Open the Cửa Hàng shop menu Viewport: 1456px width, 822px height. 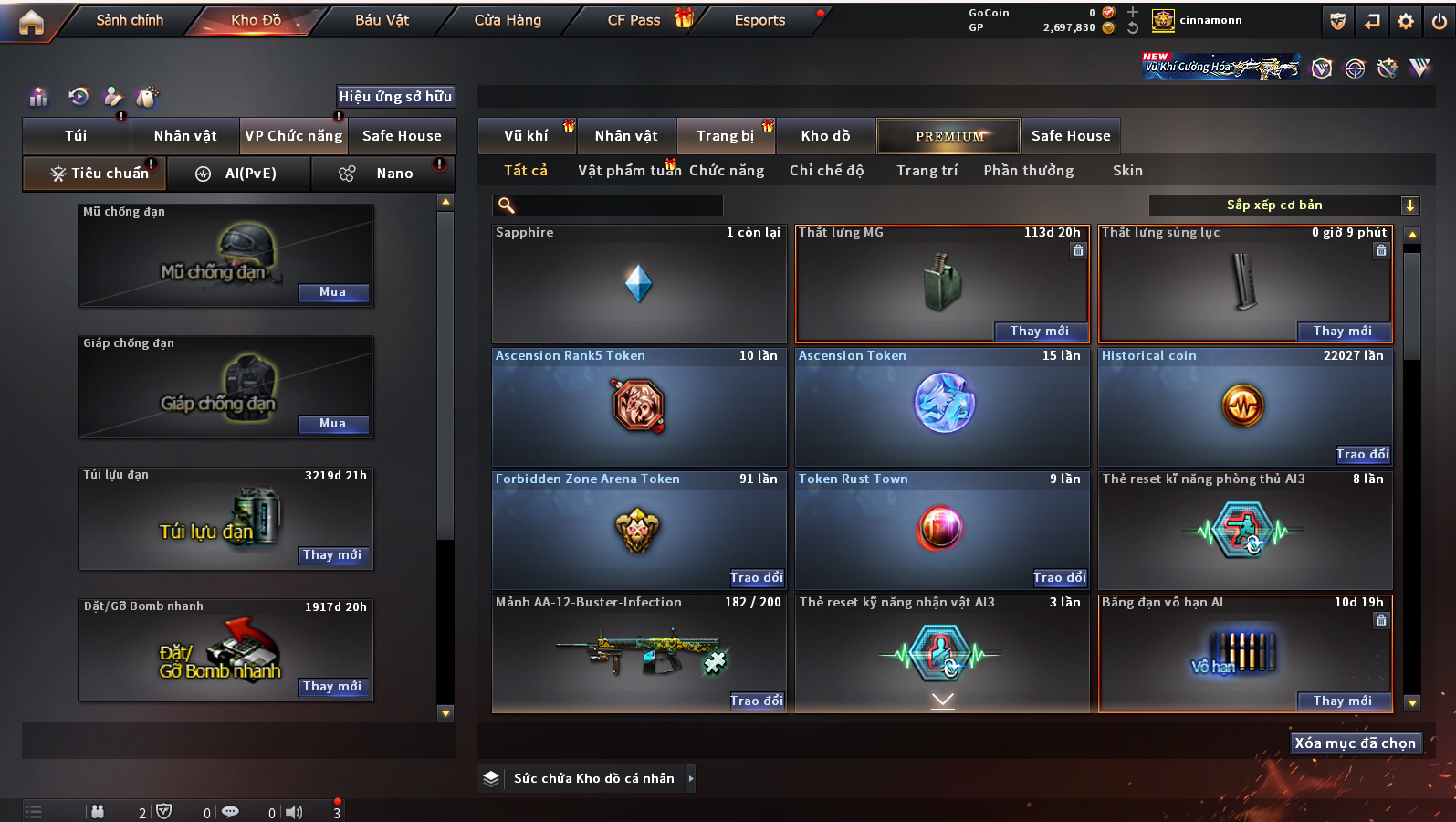point(508,20)
